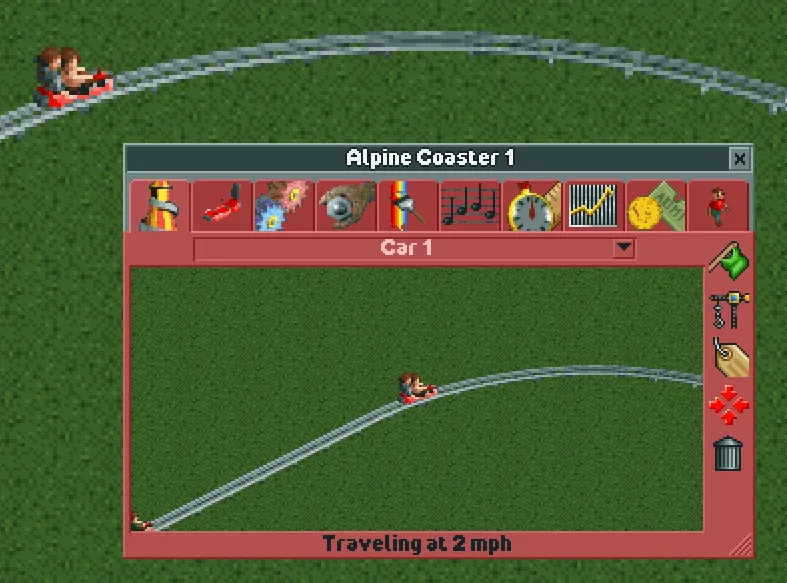
Task: Switch to the maintenance tab
Action: pyautogui.click(x=346, y=206)
